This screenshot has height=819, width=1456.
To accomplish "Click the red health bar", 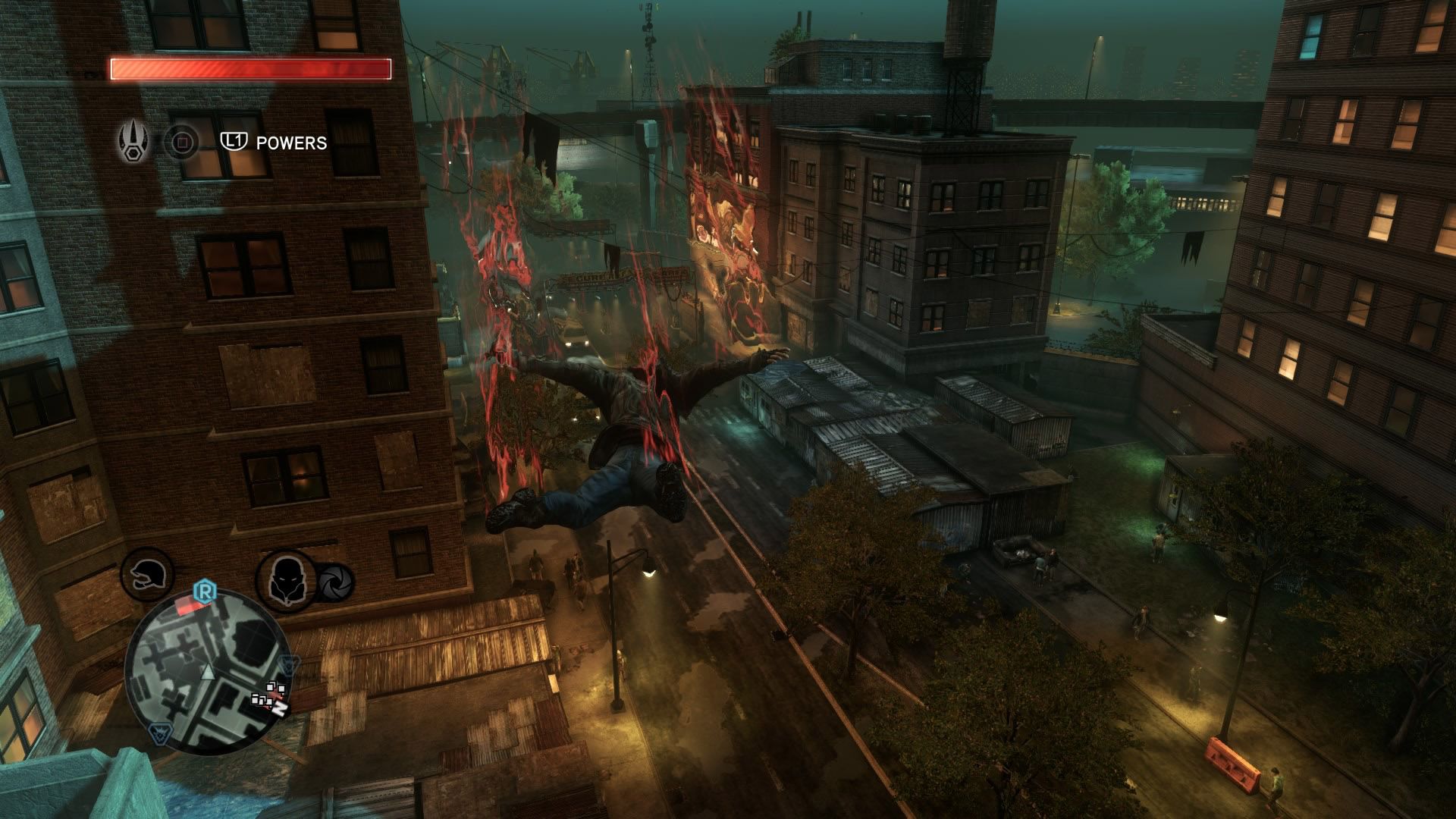I will tap(250, 69).
